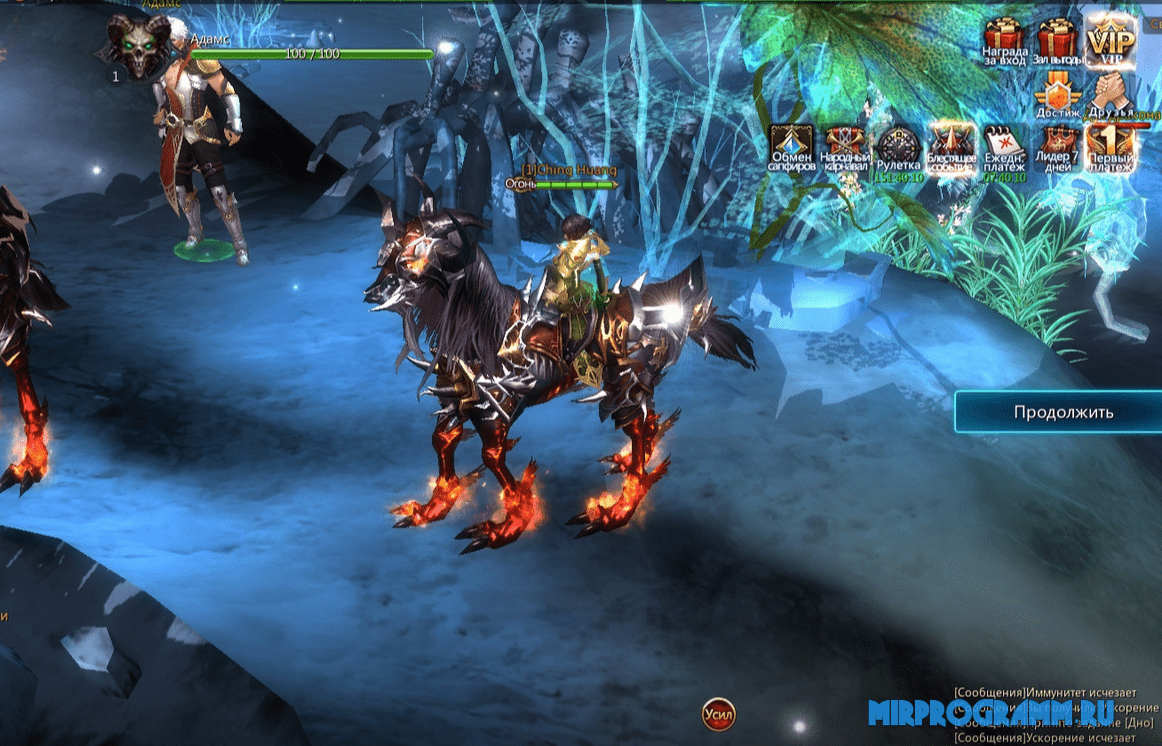
Task: Select the skull player portrait
Action: [139, 45]
